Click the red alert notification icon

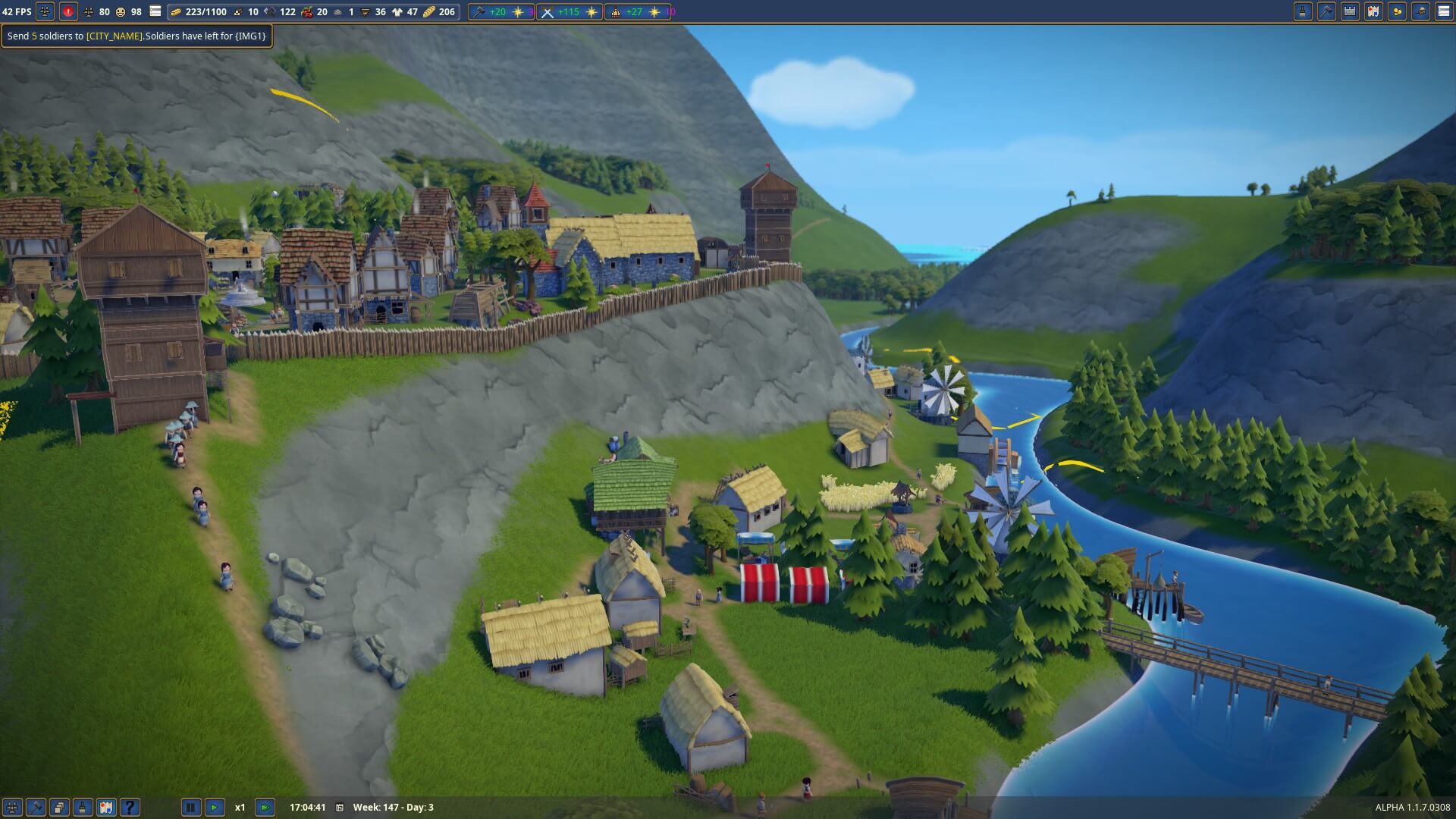point(68,11)
